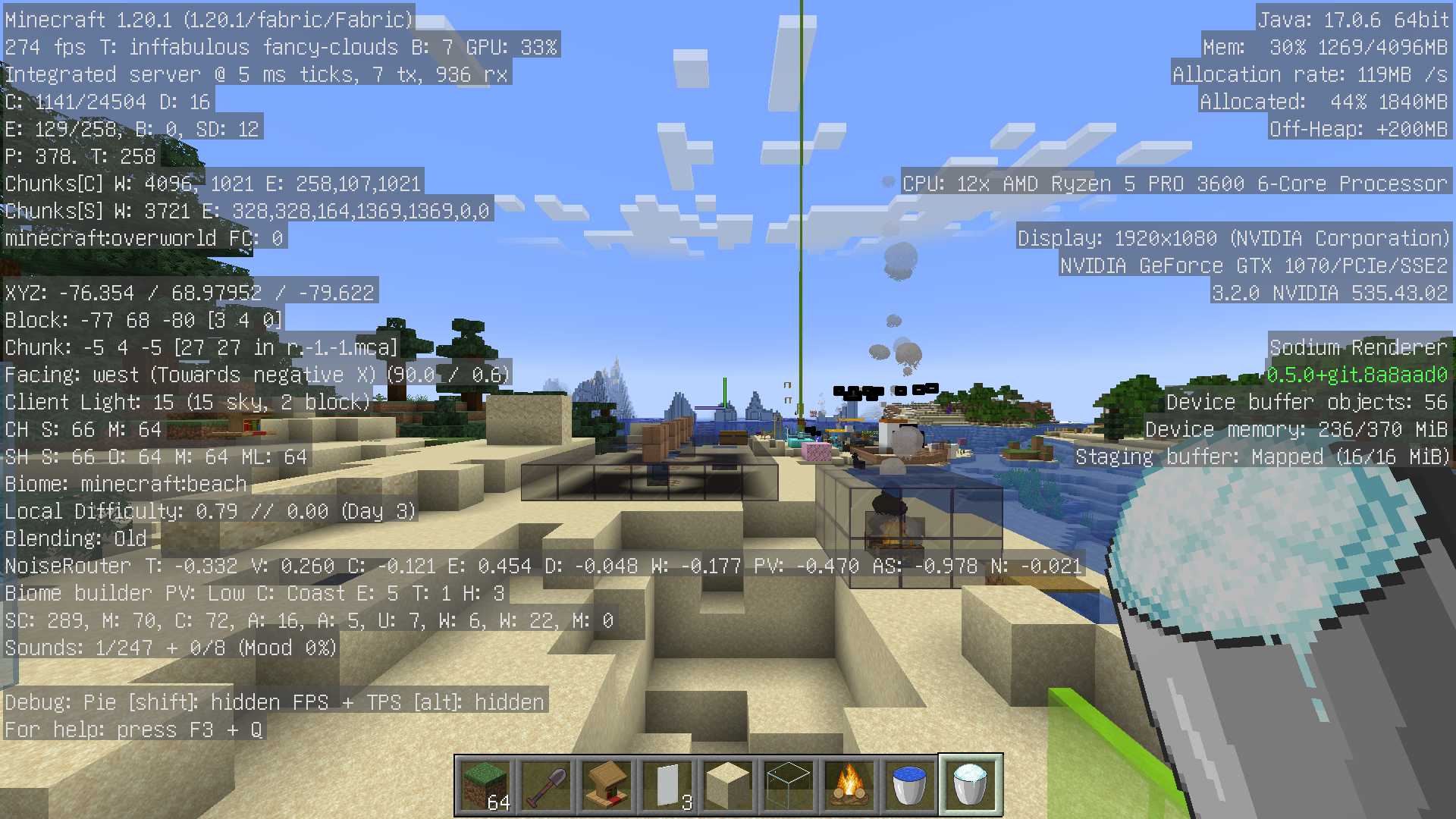
Task: Select the grass block in the hotbar
Action: 485,783
